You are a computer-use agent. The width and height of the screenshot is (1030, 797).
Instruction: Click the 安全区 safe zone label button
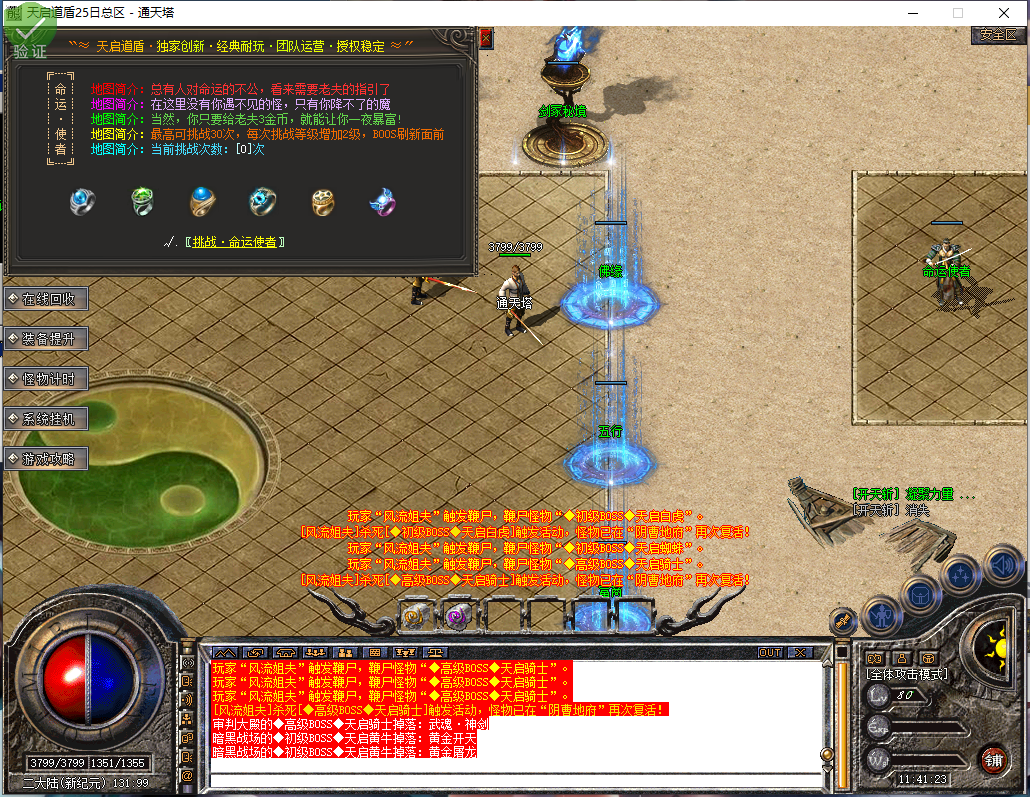pyautogui.click(x=997, y=35)
